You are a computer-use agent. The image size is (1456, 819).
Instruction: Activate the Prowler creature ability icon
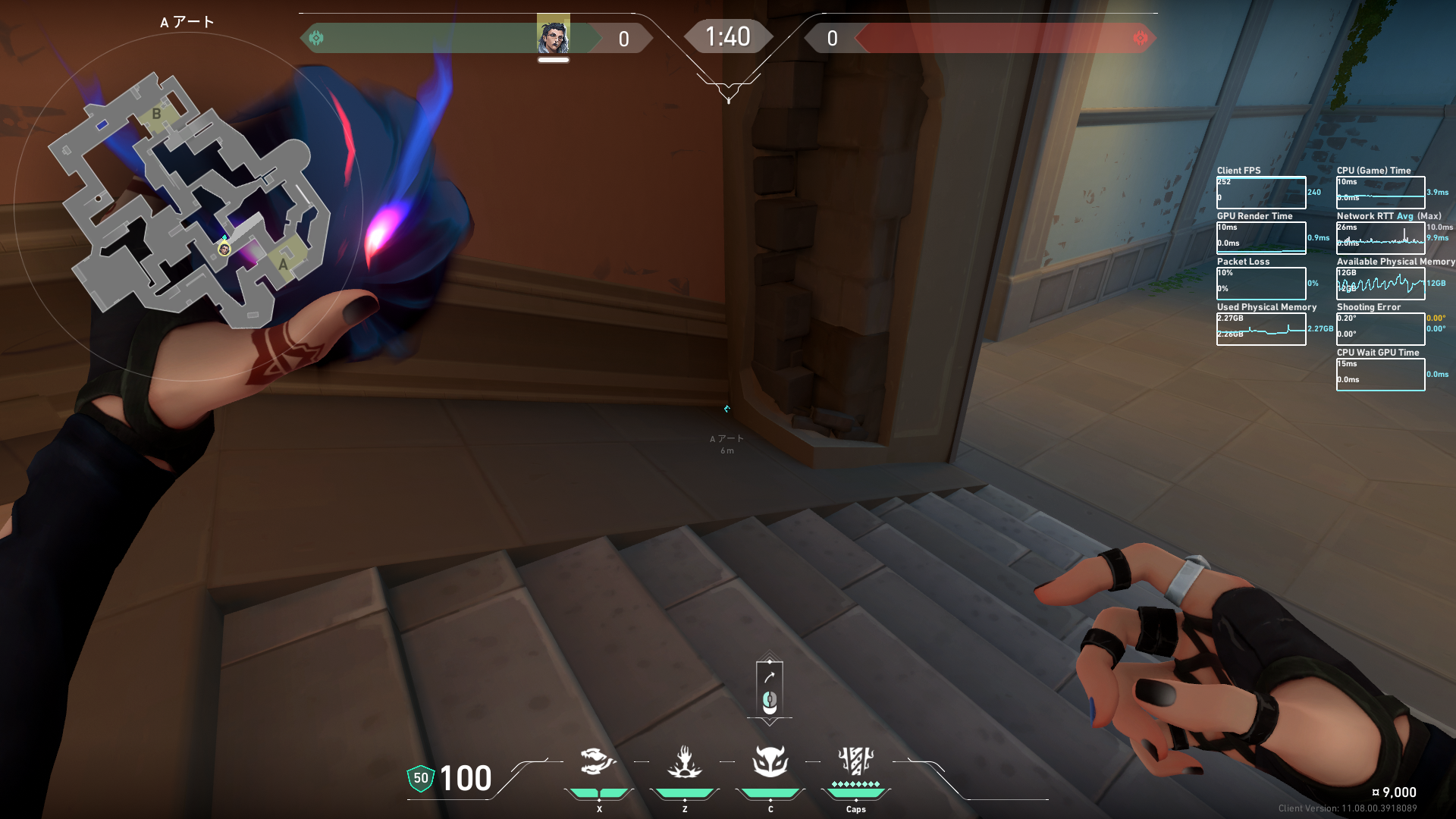[598, 761]
